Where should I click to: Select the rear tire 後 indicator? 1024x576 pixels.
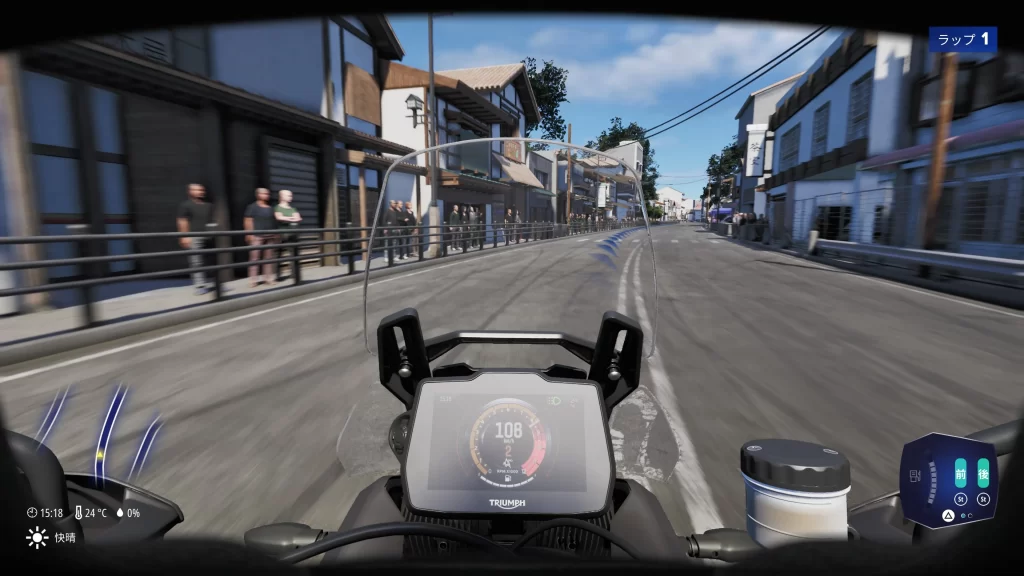(983, 472)
